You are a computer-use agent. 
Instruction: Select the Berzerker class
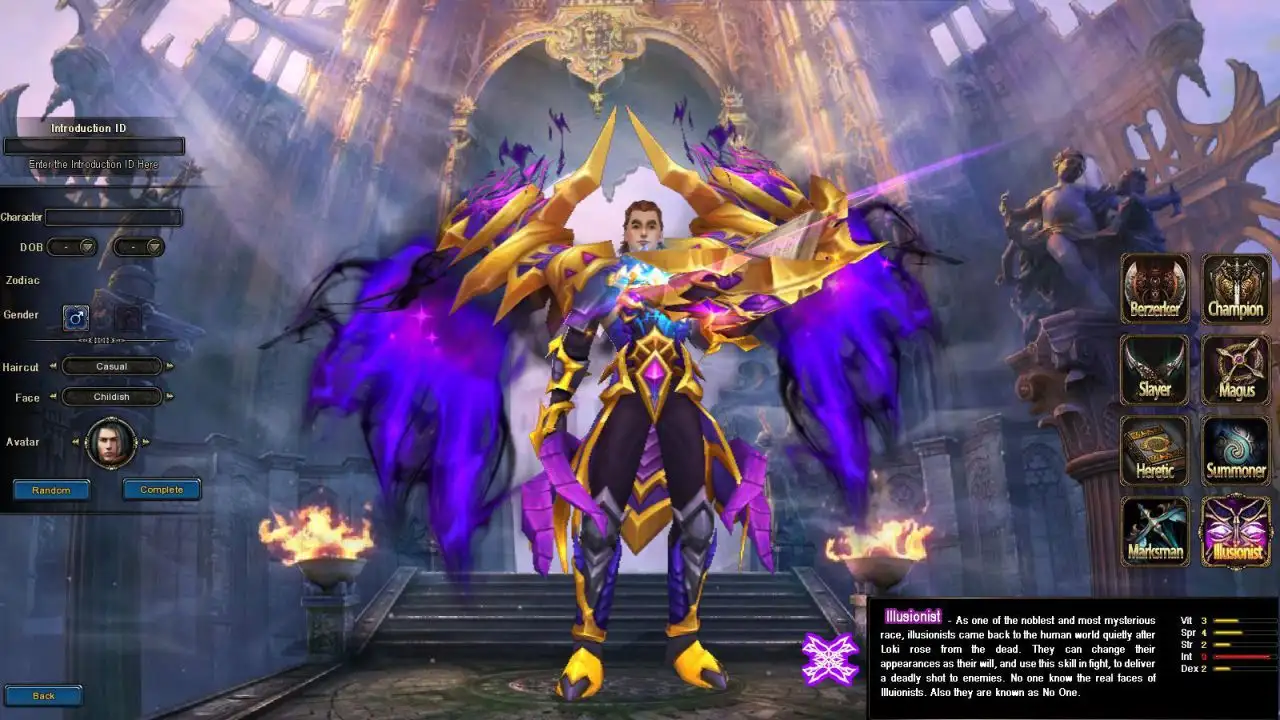click(x=1155, y=288)
